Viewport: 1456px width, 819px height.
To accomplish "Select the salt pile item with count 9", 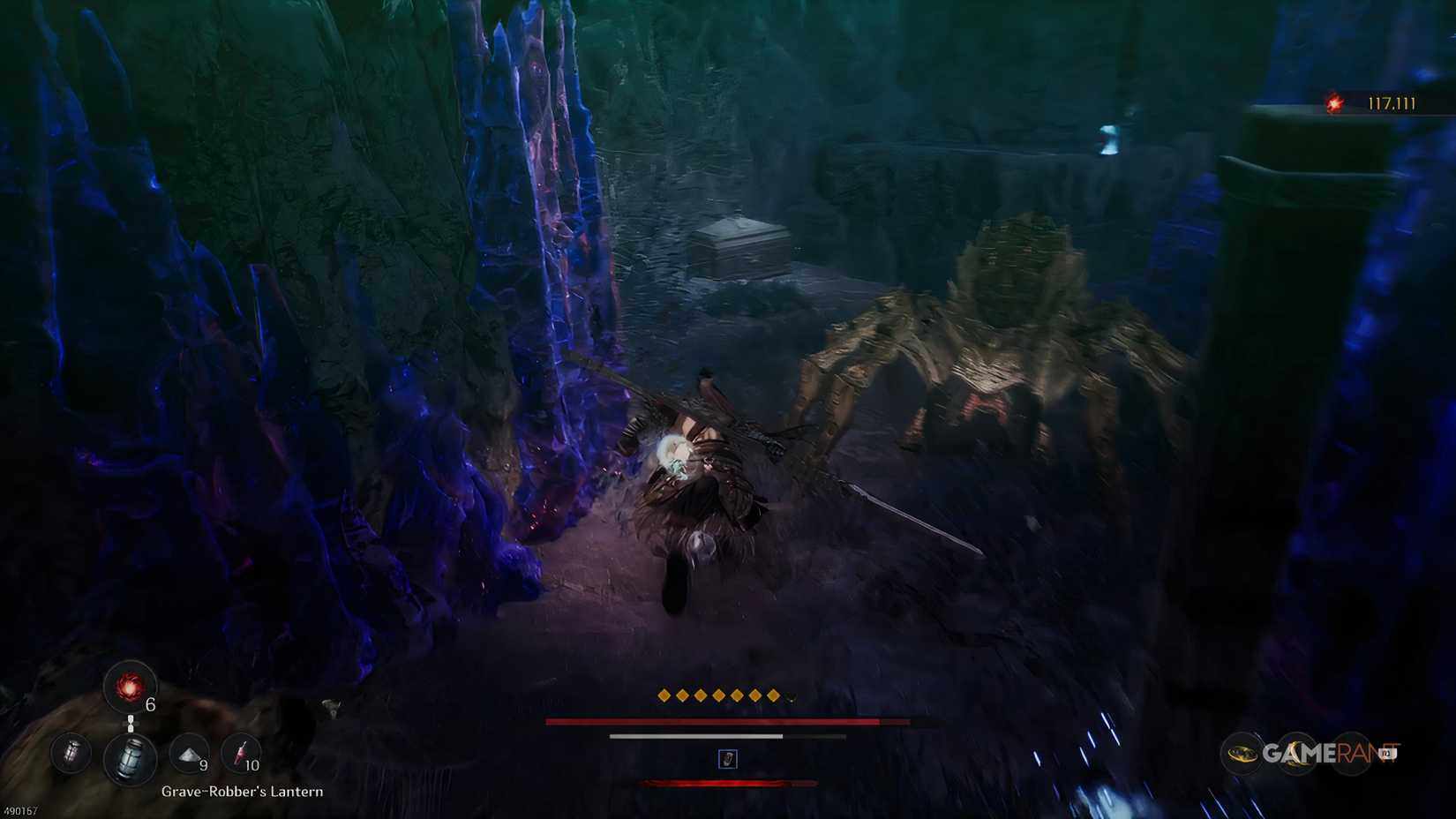I will pyautogui.click(x=190, y=755).
